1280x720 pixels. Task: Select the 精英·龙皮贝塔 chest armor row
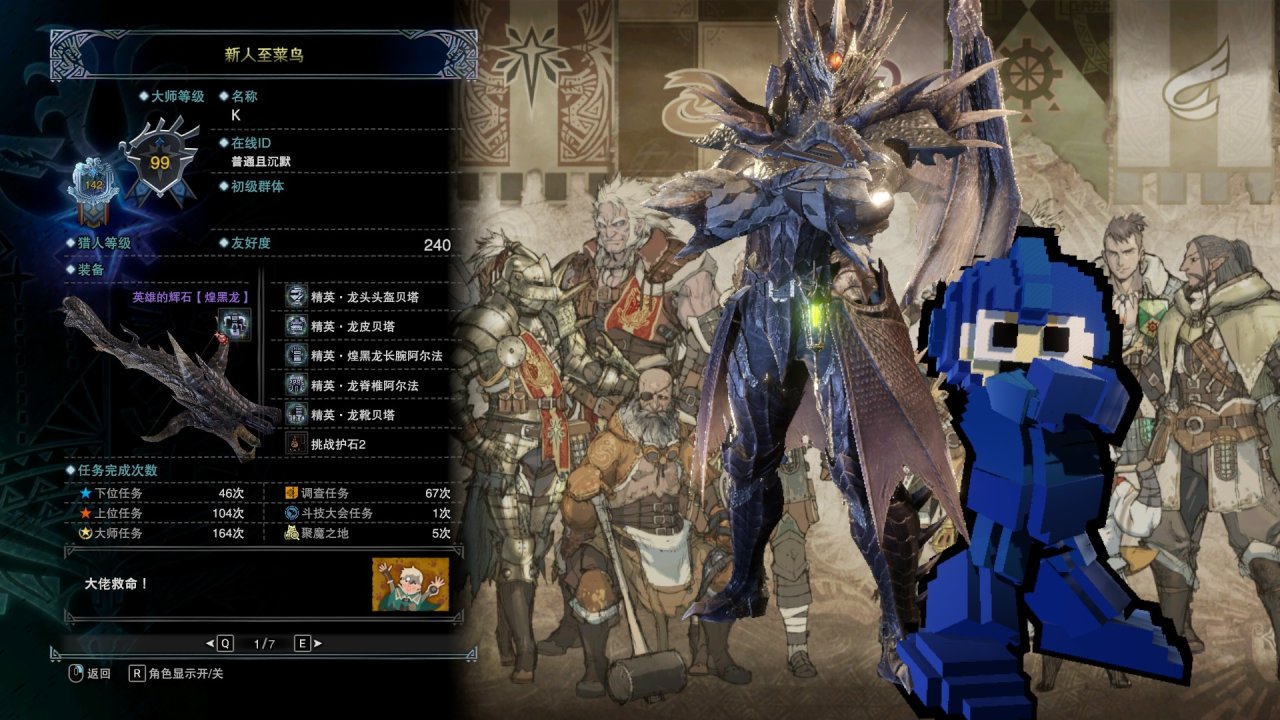point(357,326)
